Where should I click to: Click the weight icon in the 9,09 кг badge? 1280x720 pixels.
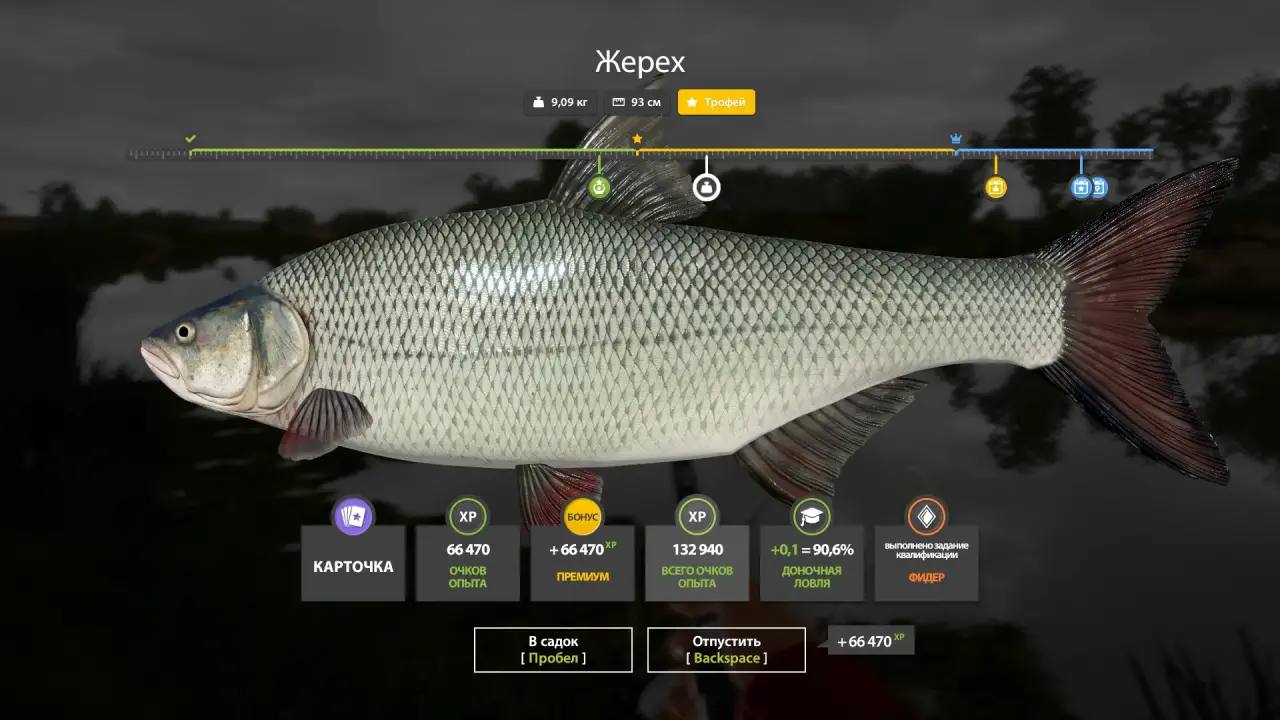click(x=537, y=101)
